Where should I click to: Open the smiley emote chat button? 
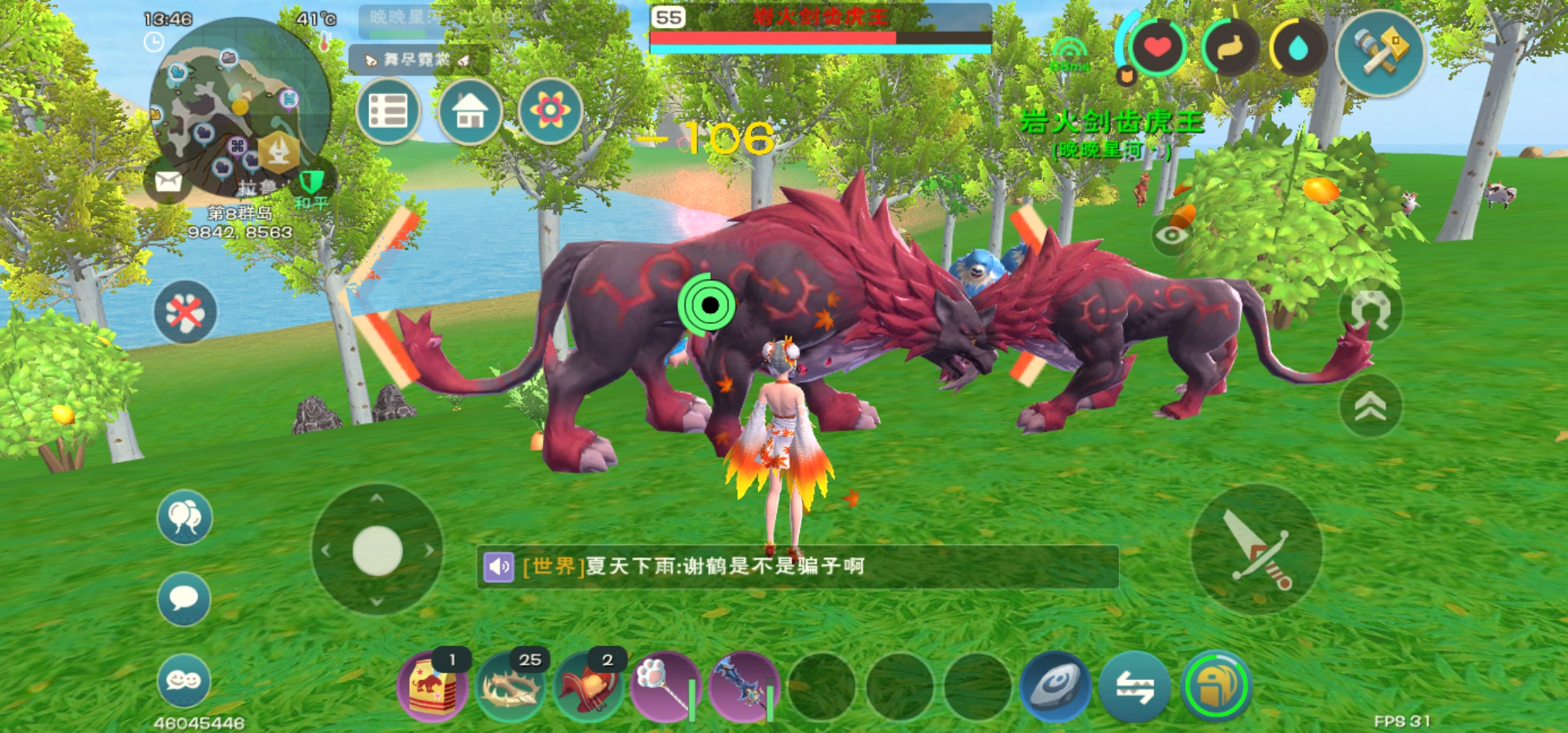(184, 680)
